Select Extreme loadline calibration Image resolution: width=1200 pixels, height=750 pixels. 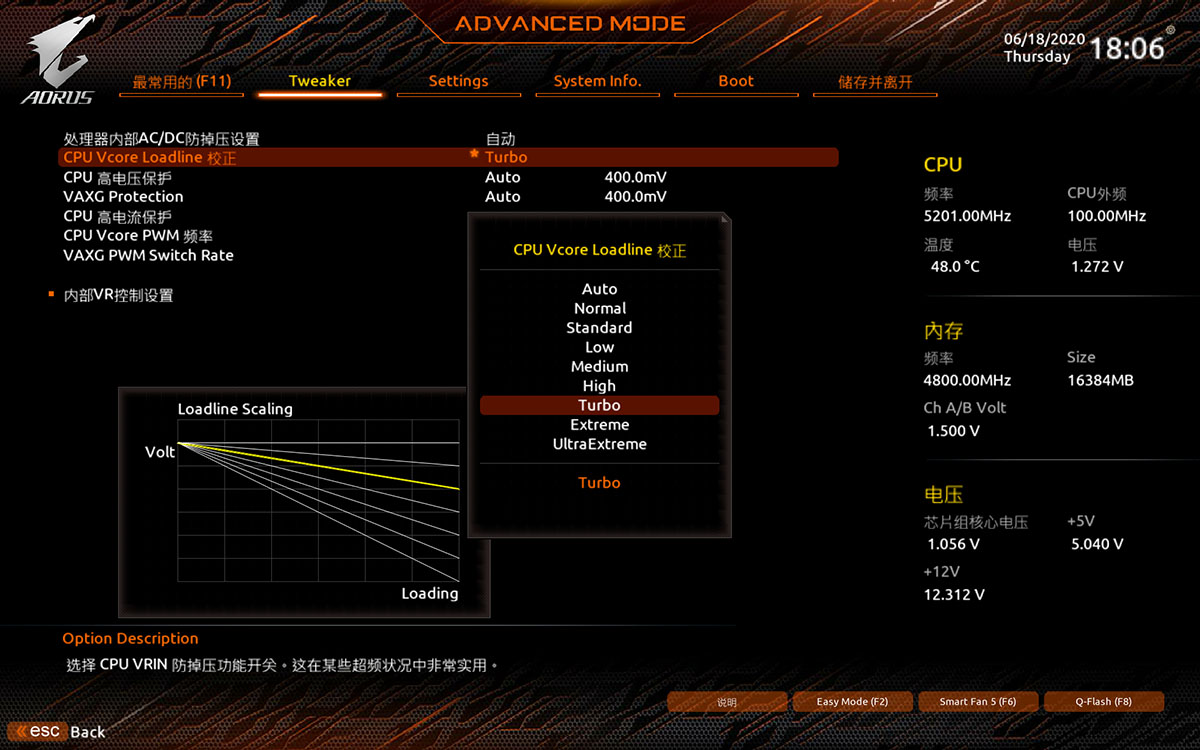599,425
